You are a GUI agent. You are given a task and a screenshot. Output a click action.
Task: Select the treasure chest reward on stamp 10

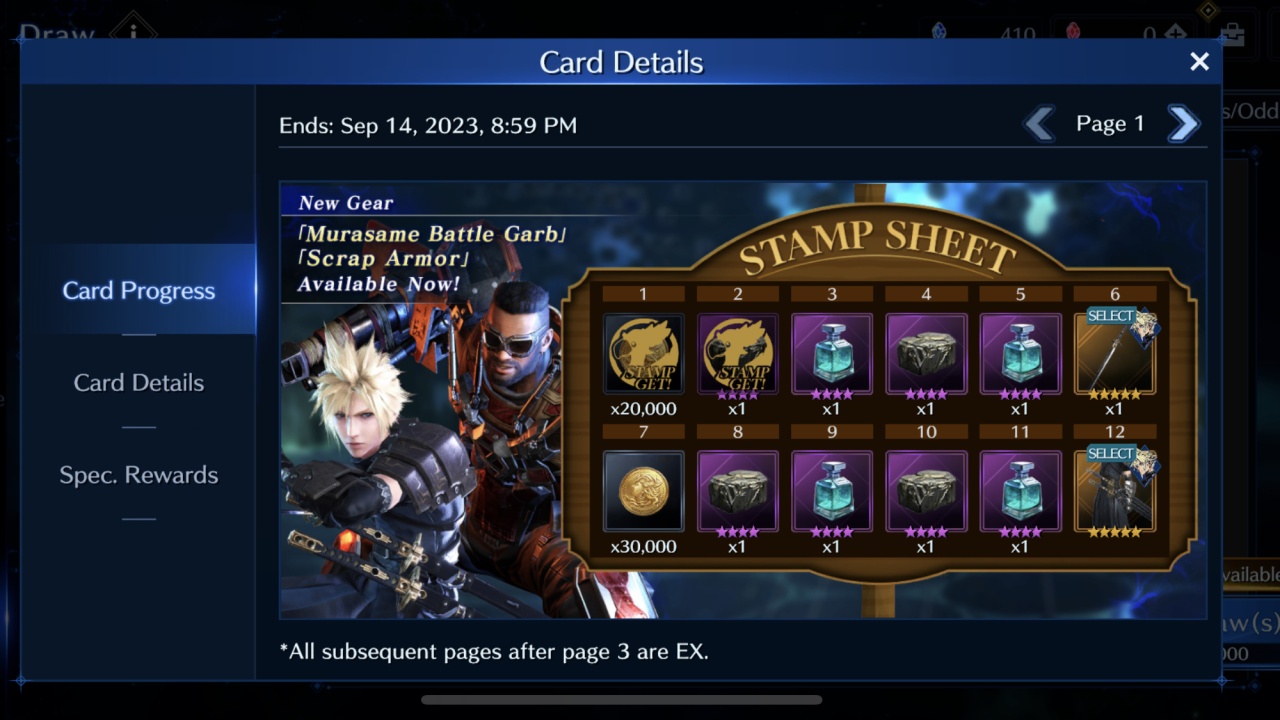(x=926, y=491)
